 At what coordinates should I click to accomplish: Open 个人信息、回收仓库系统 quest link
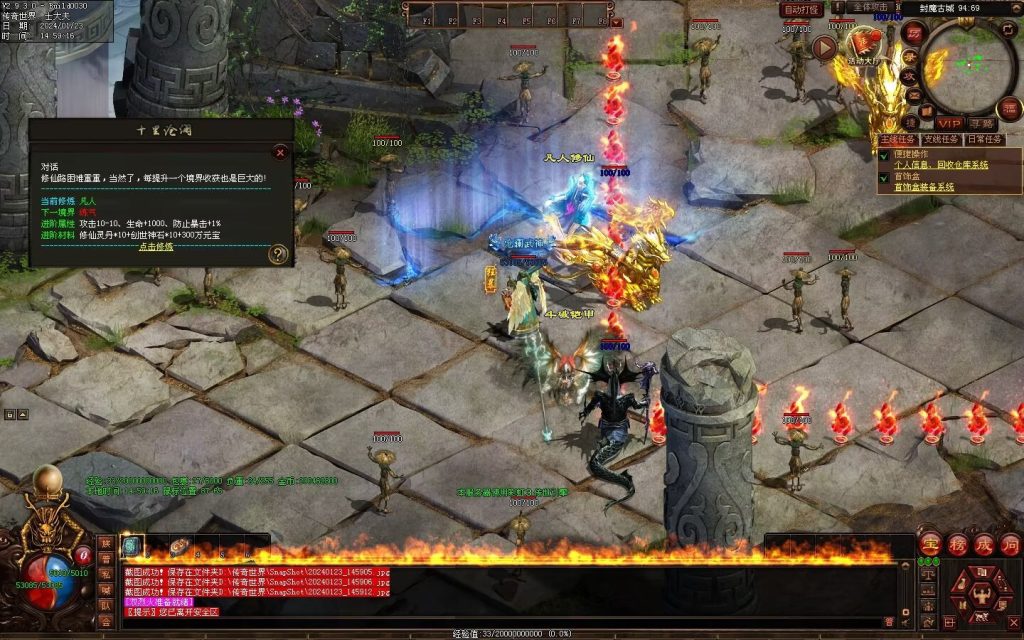pyautogui.click(x=940, y=165)
